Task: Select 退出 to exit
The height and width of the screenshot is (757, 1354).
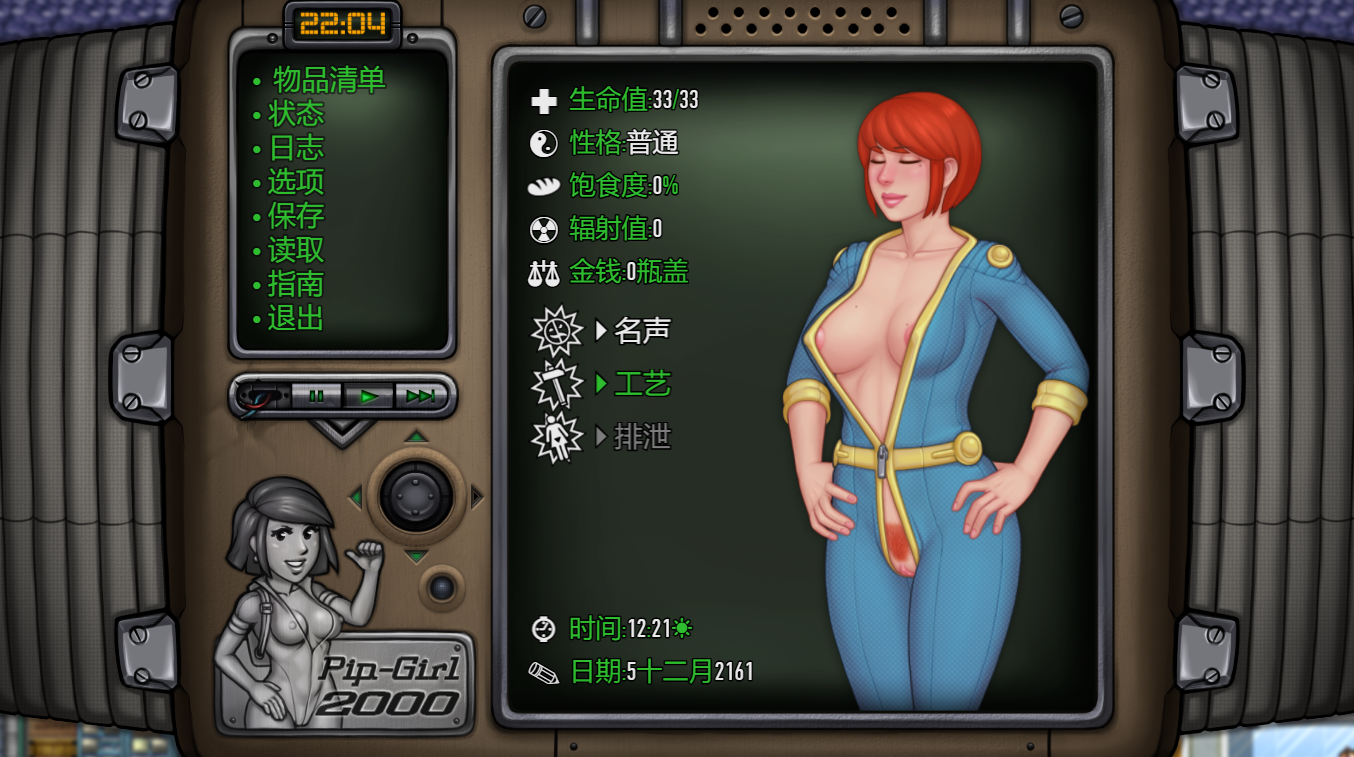Action: coord(296,318)
